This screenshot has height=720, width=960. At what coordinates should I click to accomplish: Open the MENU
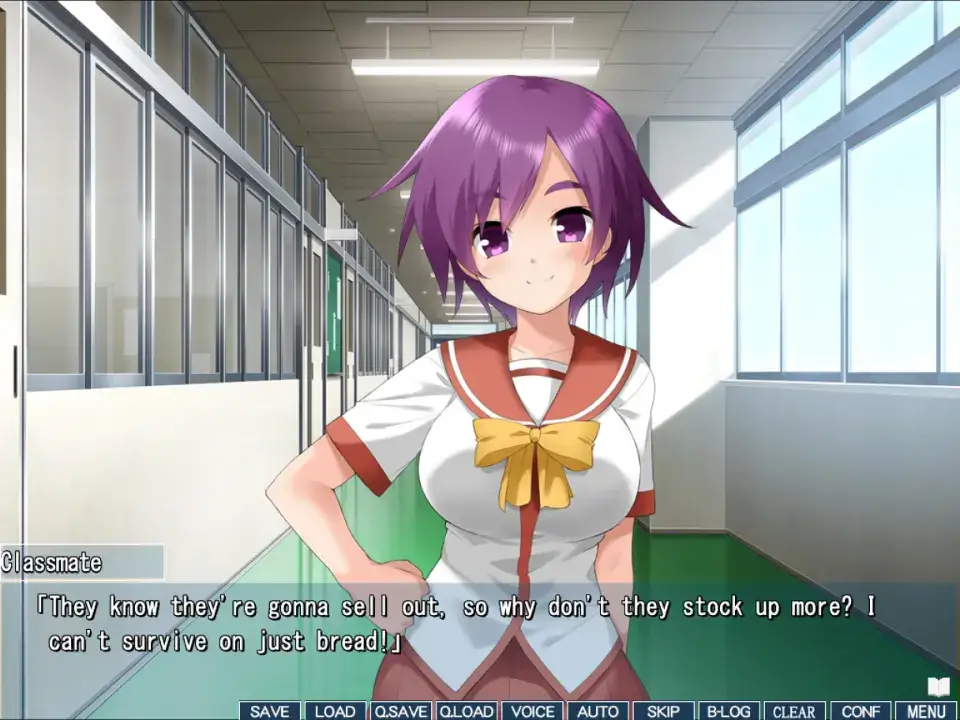926,711
